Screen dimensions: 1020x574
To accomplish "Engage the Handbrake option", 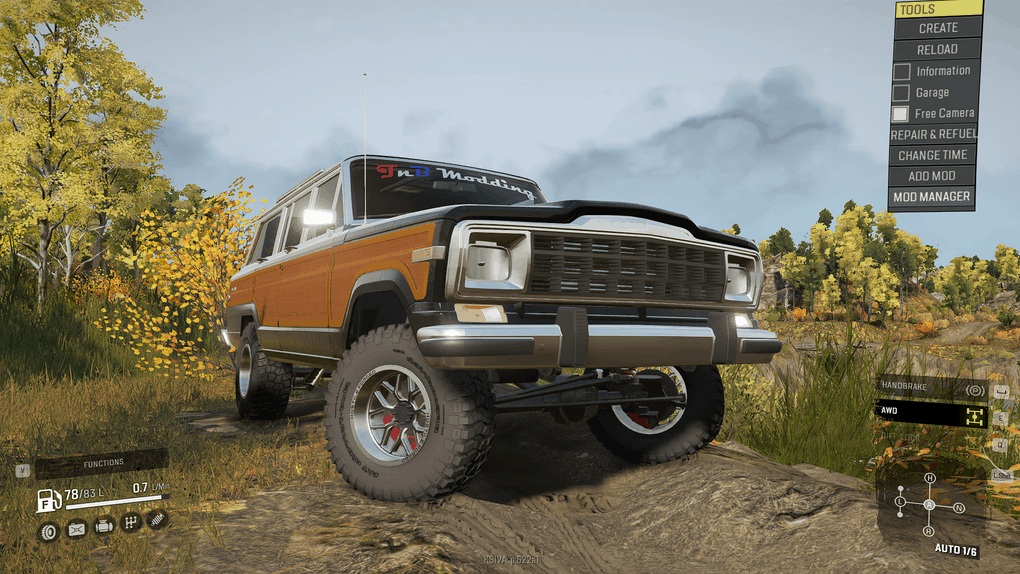I will pos(930,388).
